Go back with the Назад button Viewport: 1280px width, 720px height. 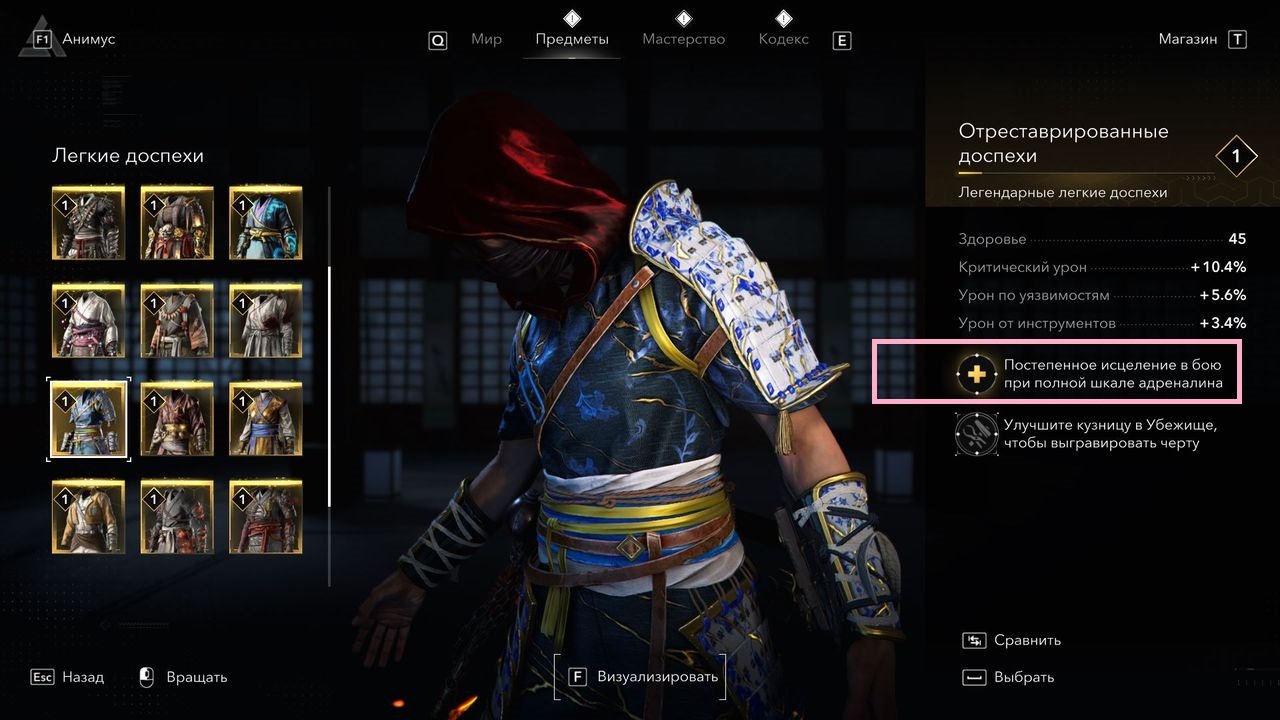[70, 678]
